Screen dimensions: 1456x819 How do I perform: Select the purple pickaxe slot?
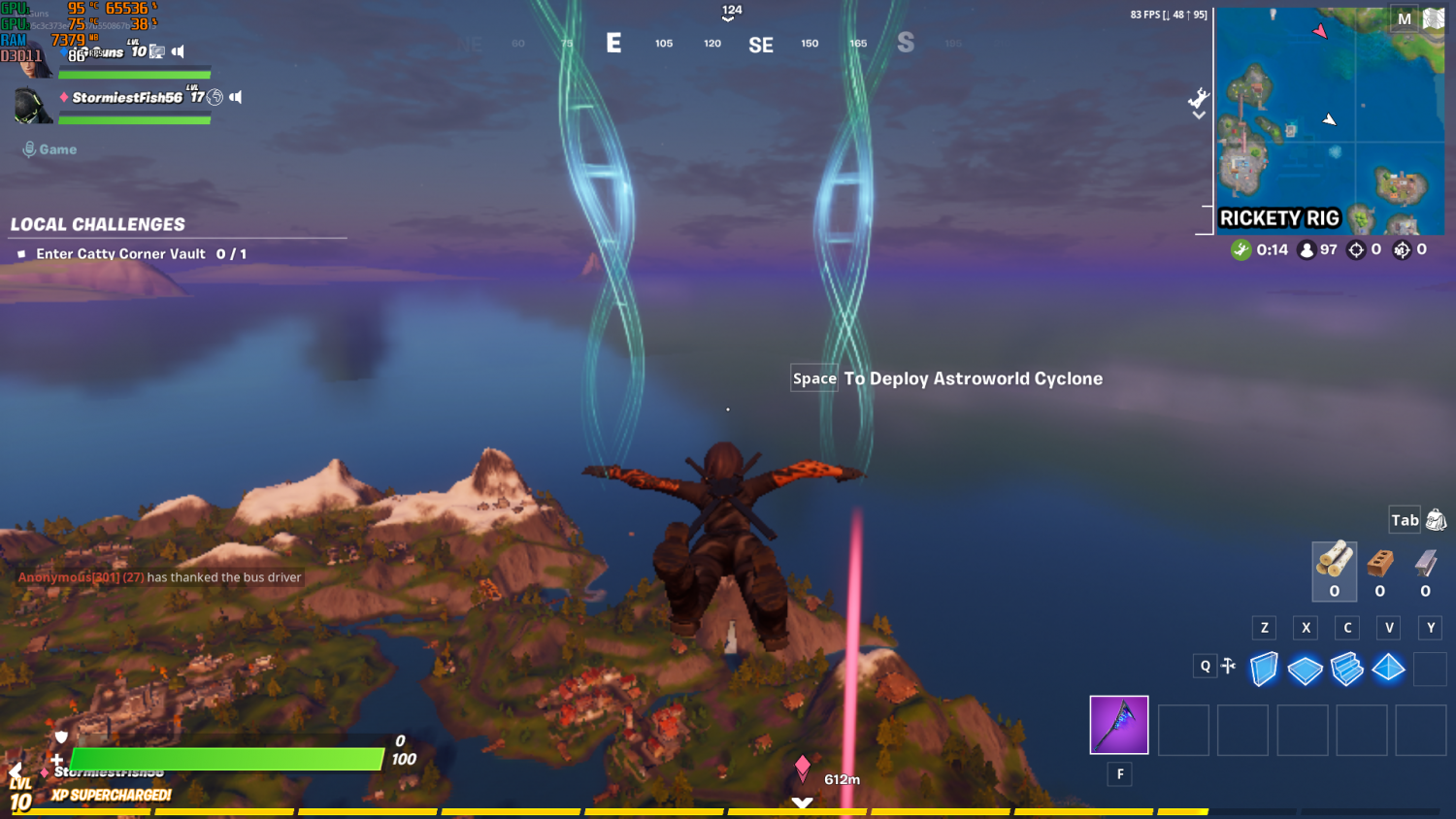click(x=1118, y=725)
